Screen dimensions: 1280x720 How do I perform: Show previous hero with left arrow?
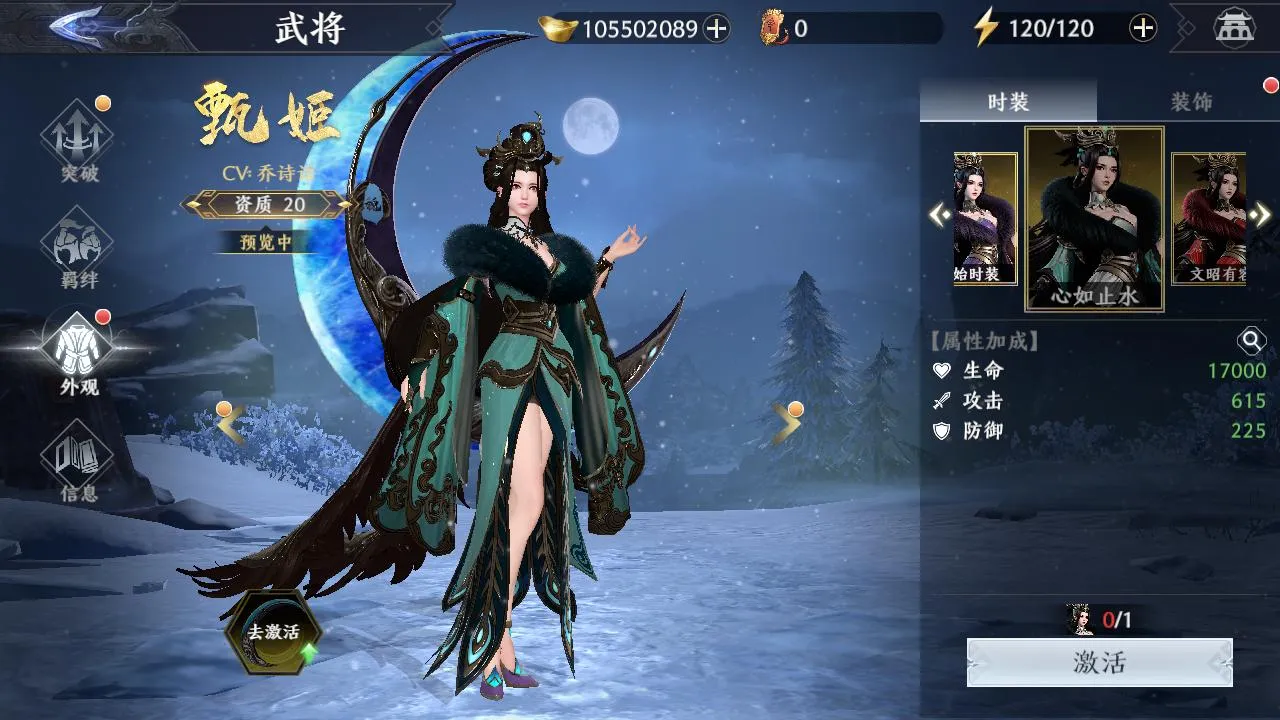coord(230,425)
